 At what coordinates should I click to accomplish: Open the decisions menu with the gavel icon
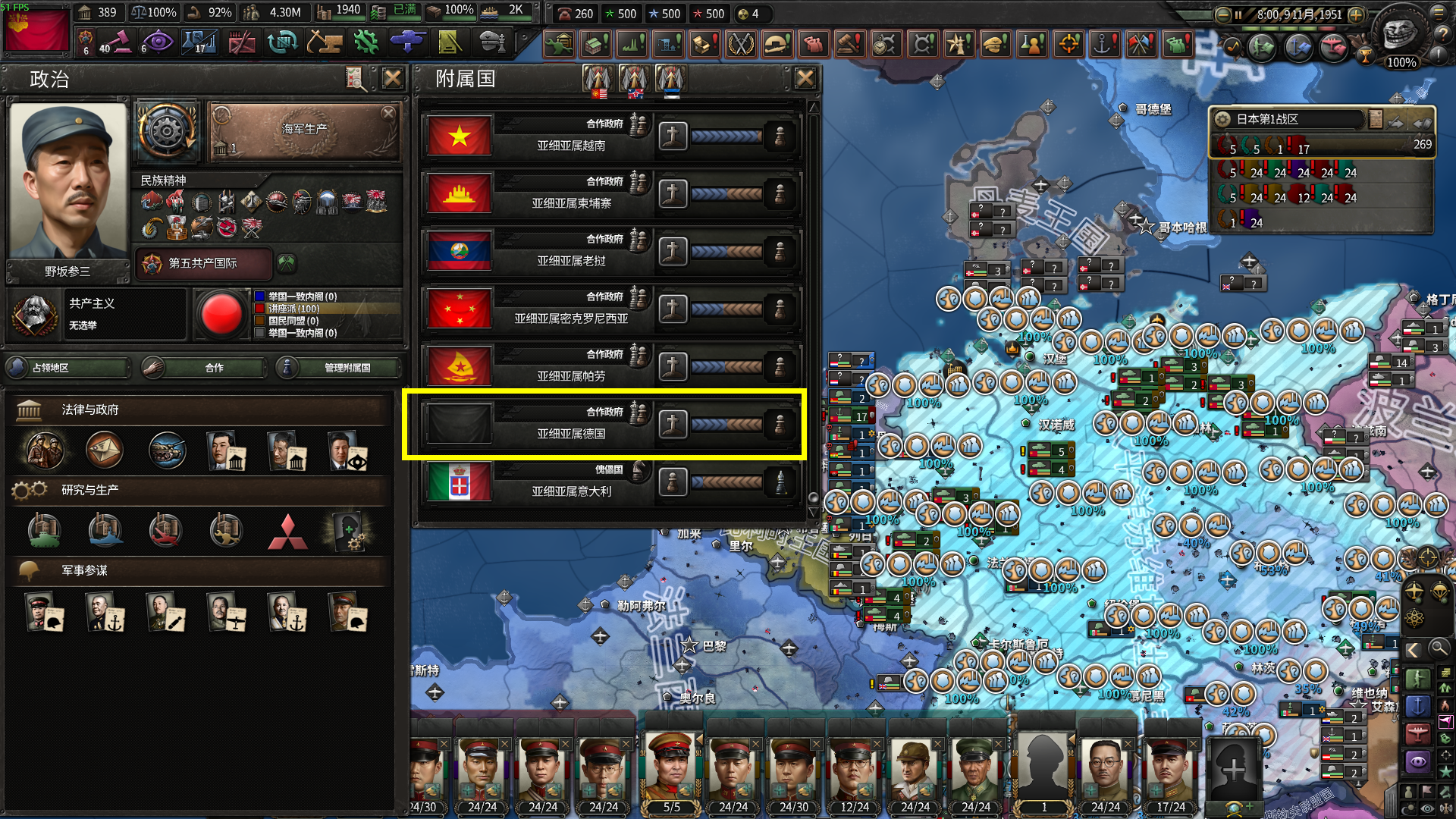[x=121, y=42]
